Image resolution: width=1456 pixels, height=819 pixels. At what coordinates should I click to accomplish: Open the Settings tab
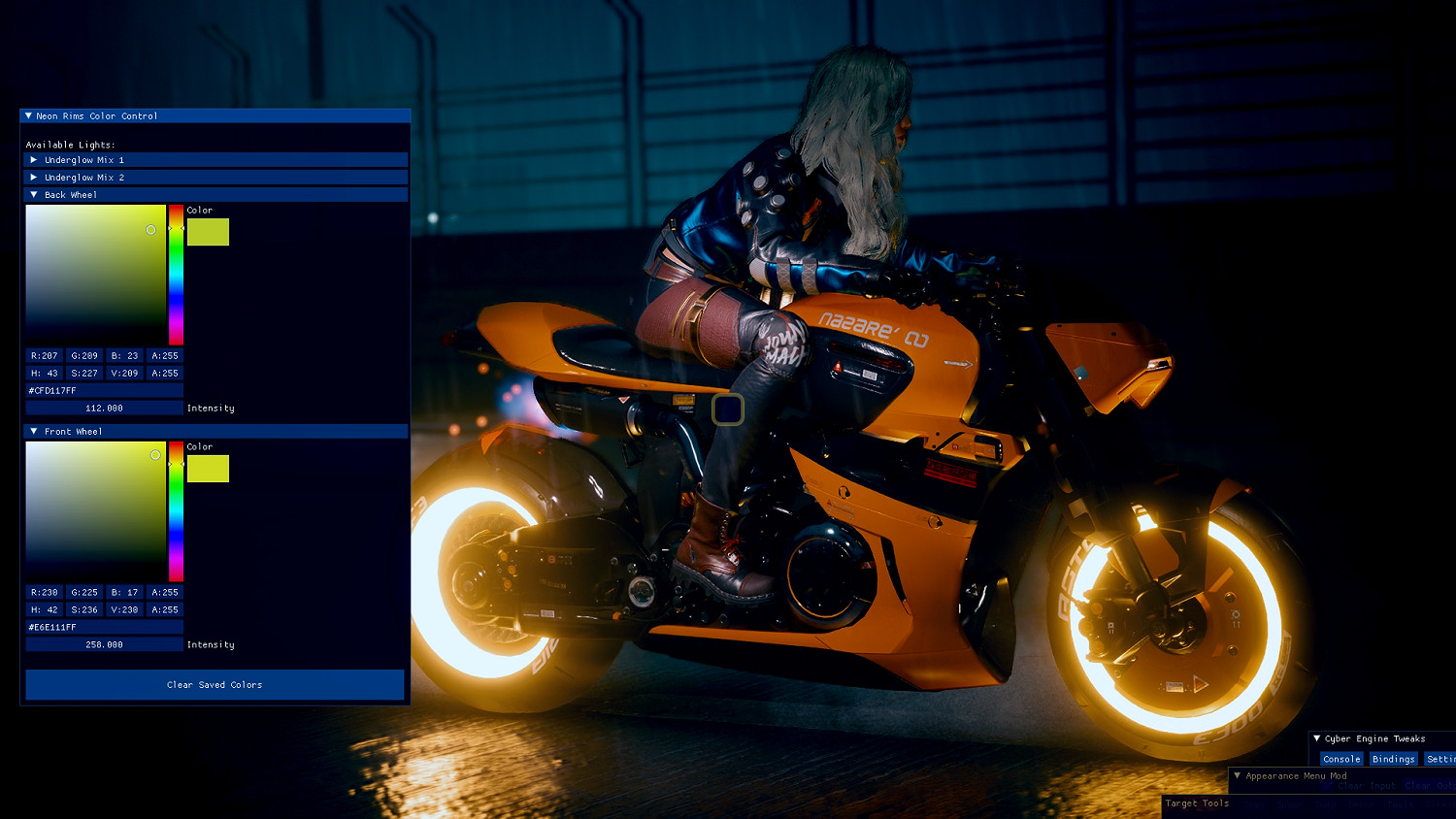coord(1444,759)
